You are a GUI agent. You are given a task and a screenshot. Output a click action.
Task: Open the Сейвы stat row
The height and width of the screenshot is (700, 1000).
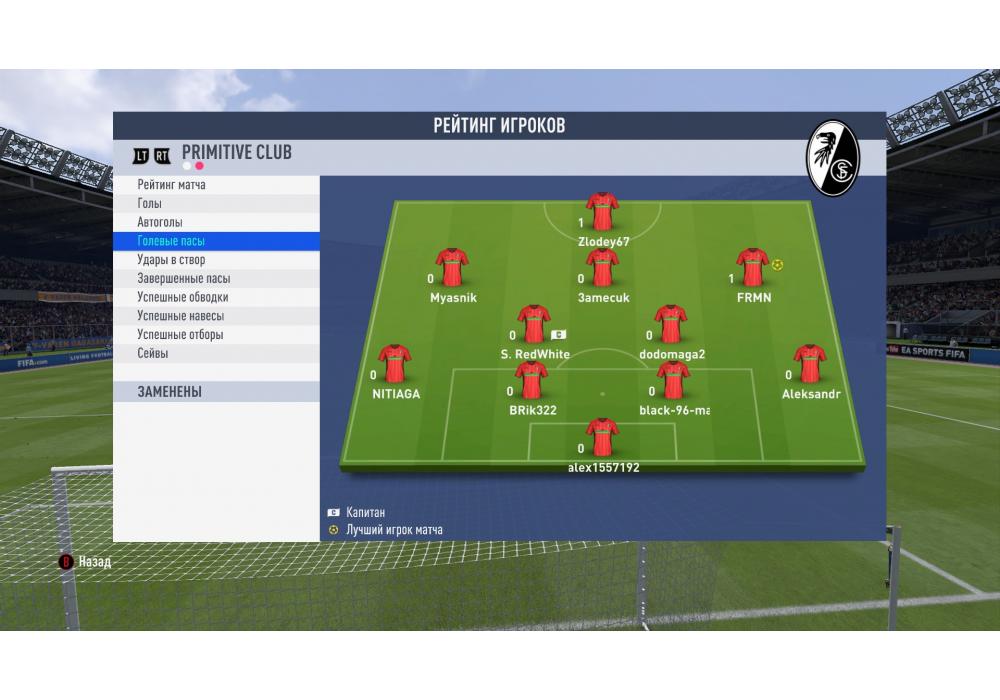click(x=153, y=353)
